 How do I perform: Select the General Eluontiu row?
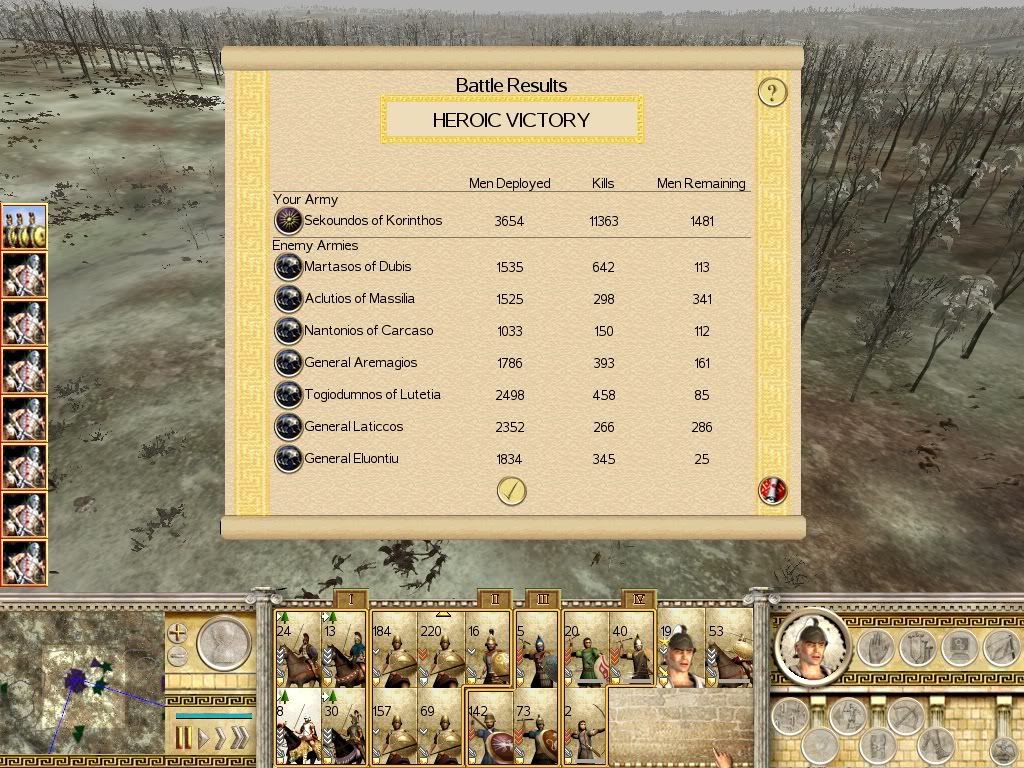[x=351, y=459]
